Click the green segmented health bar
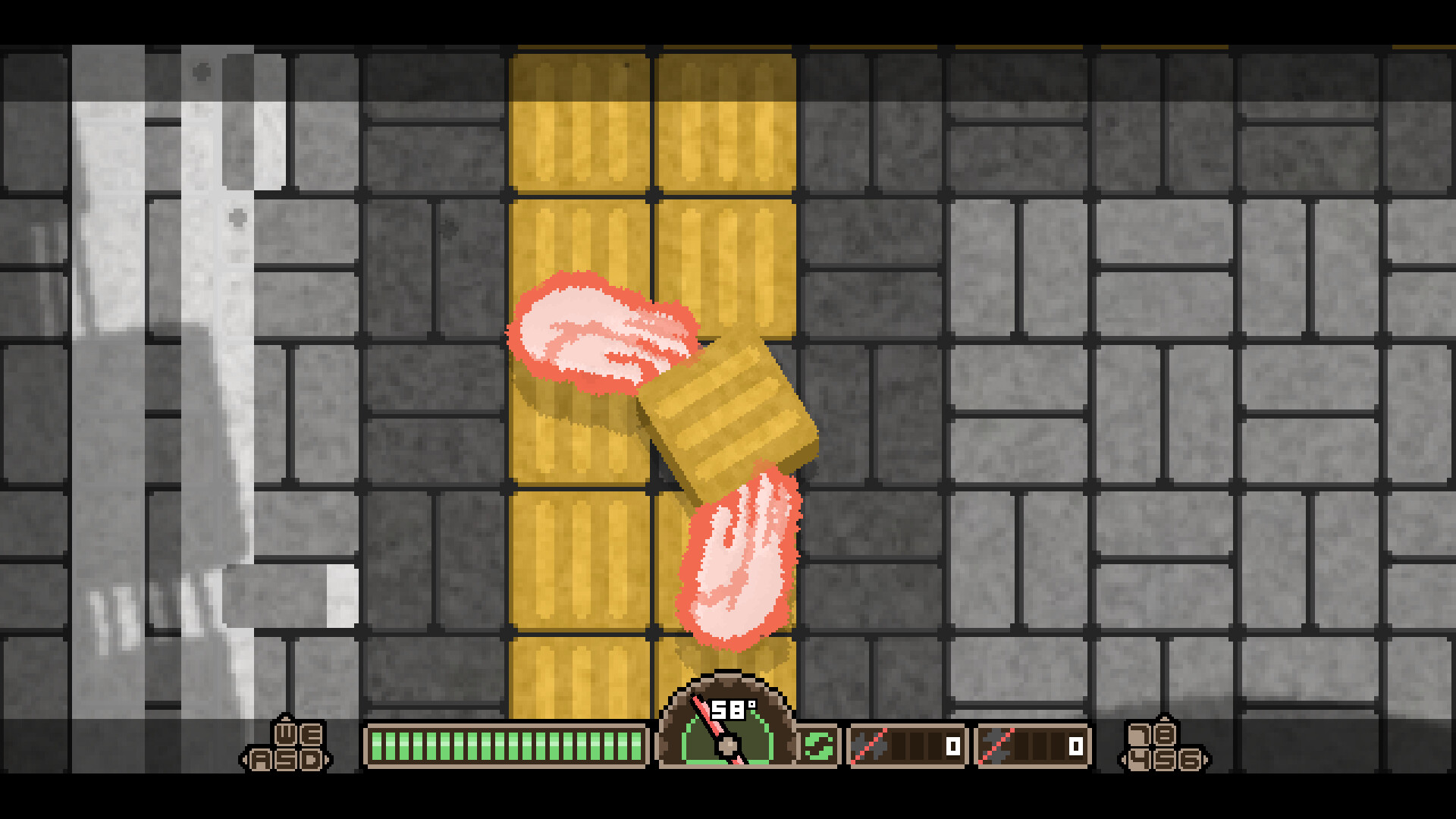Screen dimensions: 1456x819 [507, 745]
